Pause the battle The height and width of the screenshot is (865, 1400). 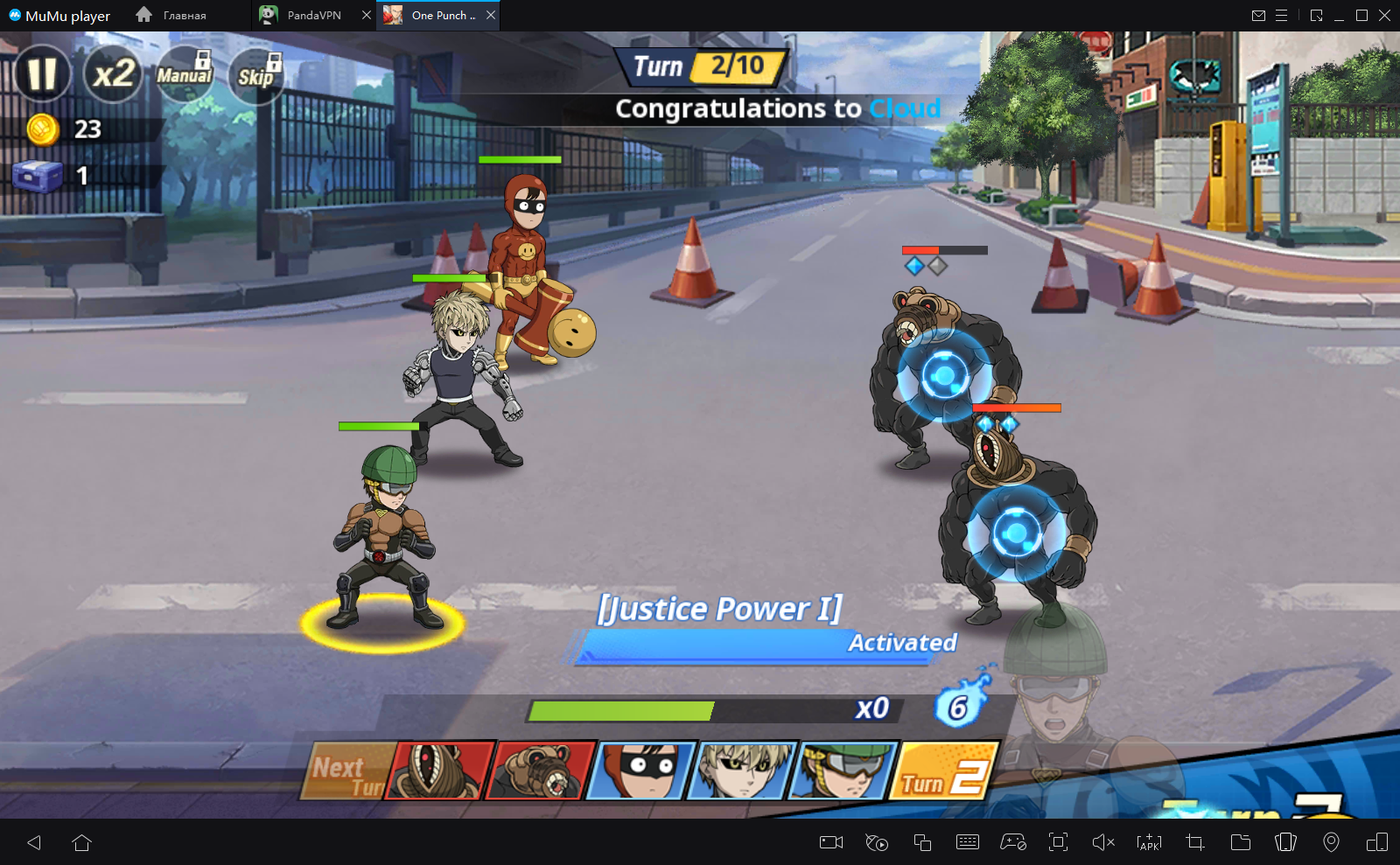pos(42,74)
